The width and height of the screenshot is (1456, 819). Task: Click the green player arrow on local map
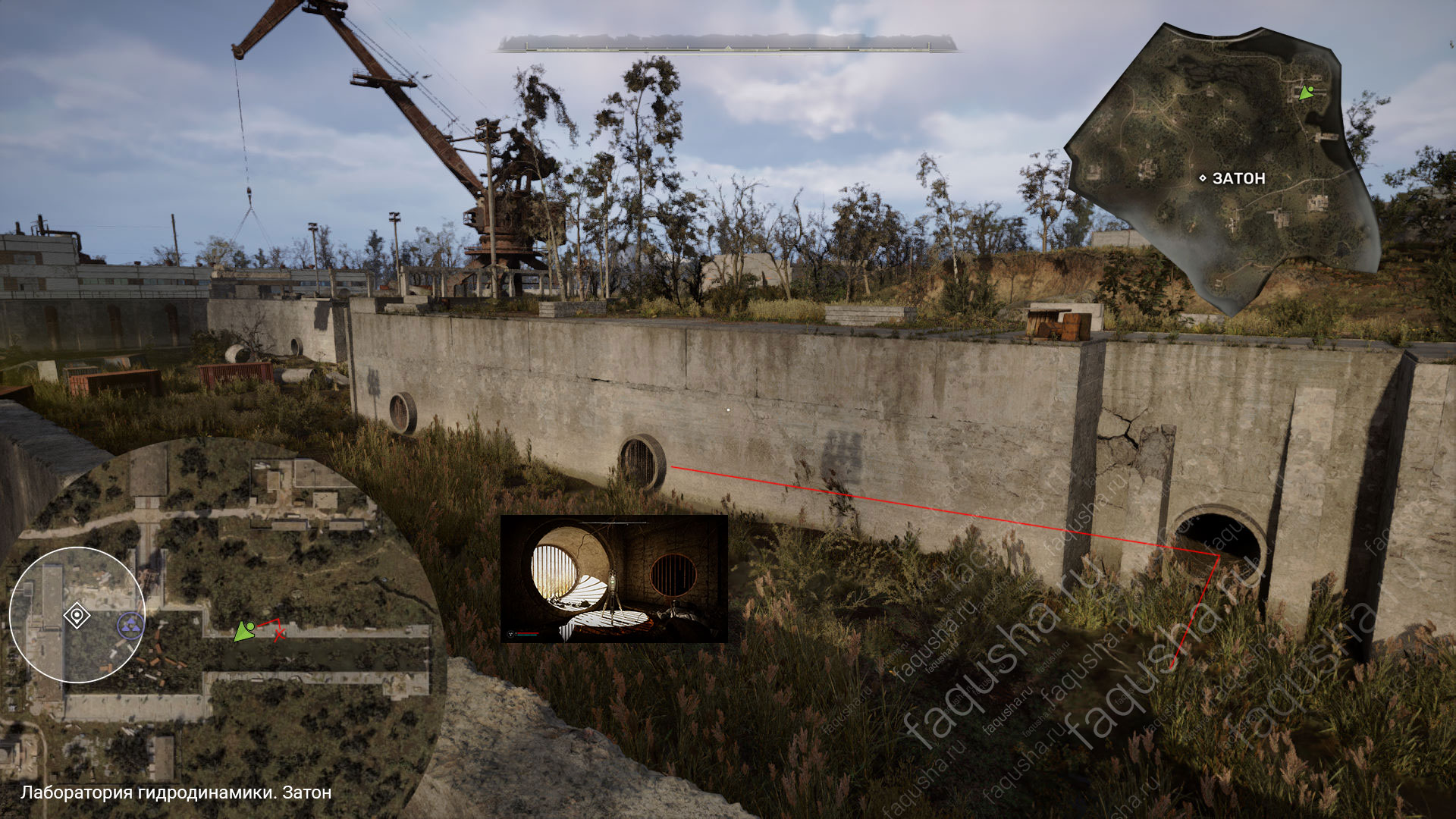(244, 631)
